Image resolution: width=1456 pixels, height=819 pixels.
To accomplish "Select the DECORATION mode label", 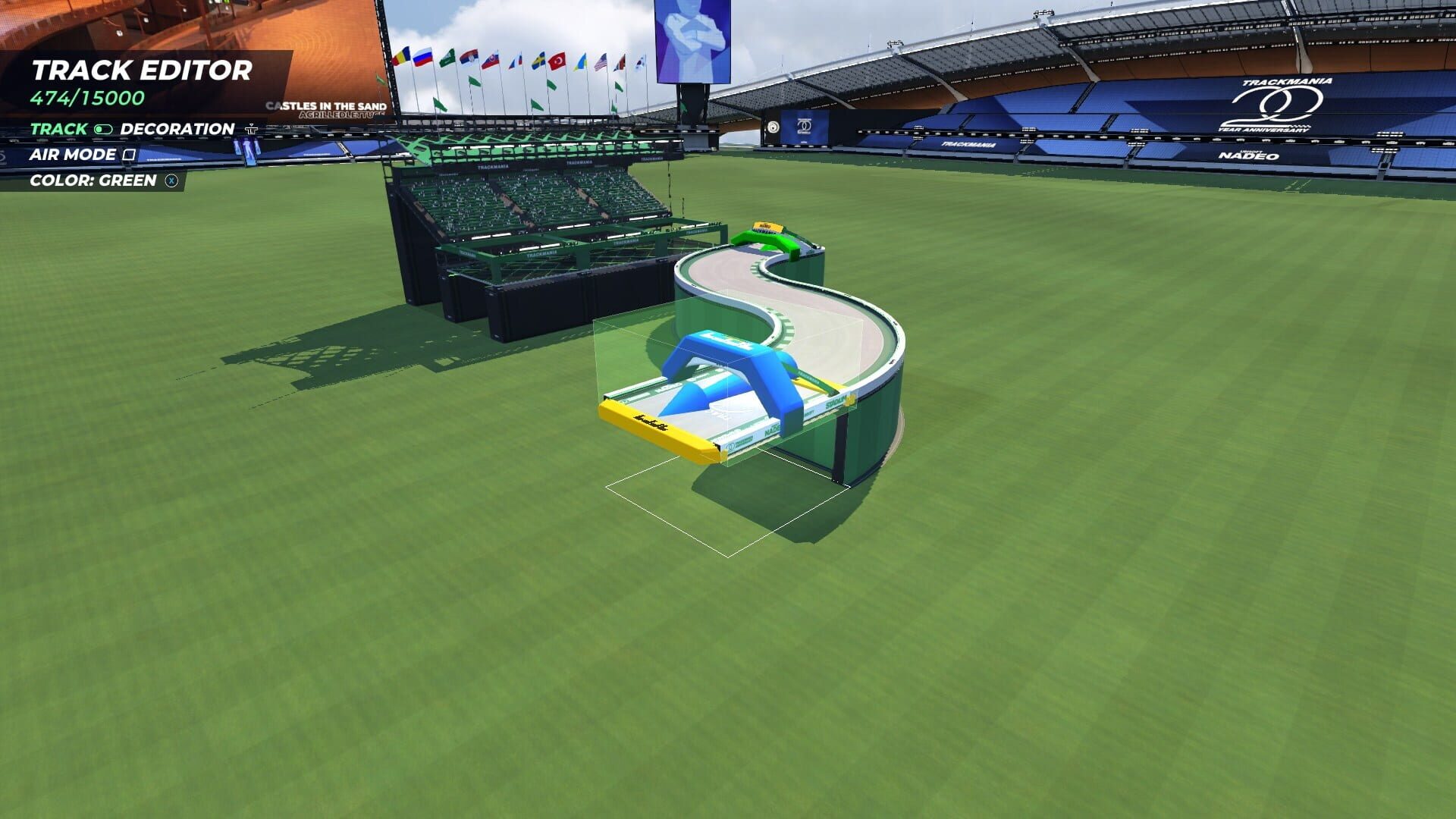I will pos(177,130).
